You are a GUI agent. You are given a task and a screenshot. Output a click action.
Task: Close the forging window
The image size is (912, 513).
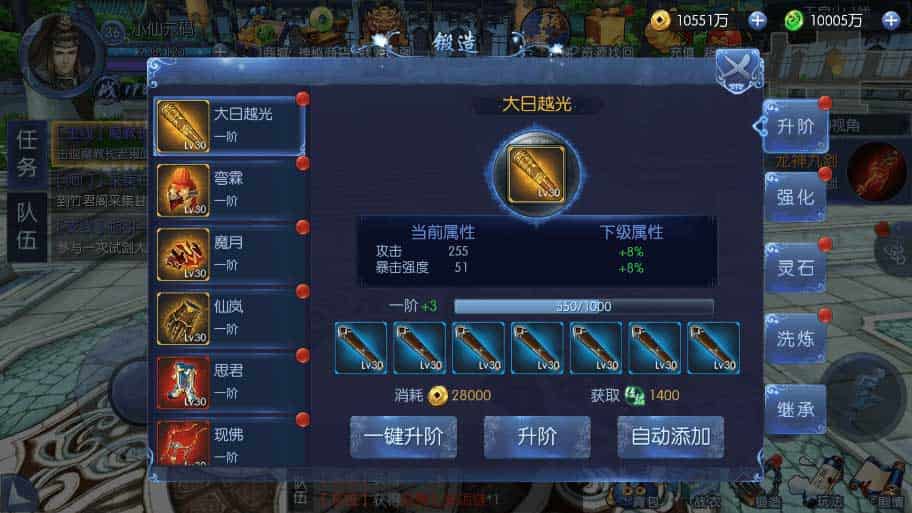tap(738, 69)
